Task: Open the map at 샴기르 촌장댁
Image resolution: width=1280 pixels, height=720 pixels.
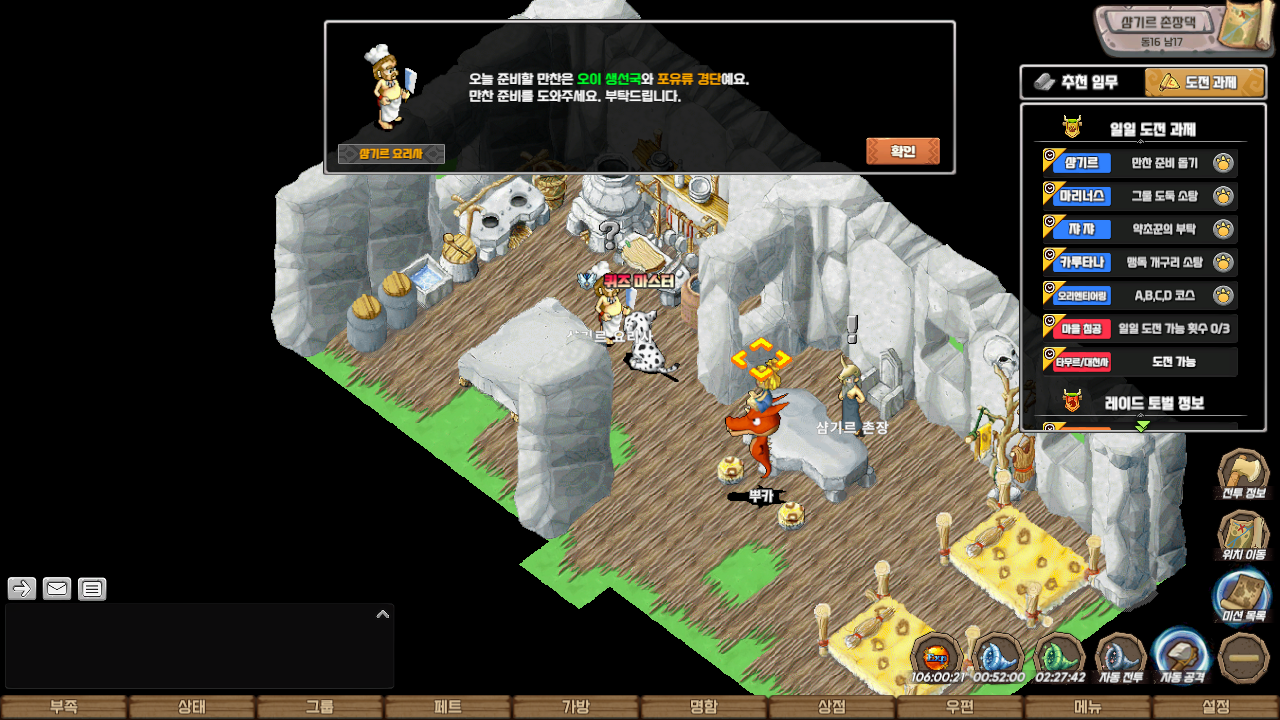Action: pyautogui.click(x=1180, y=28)
